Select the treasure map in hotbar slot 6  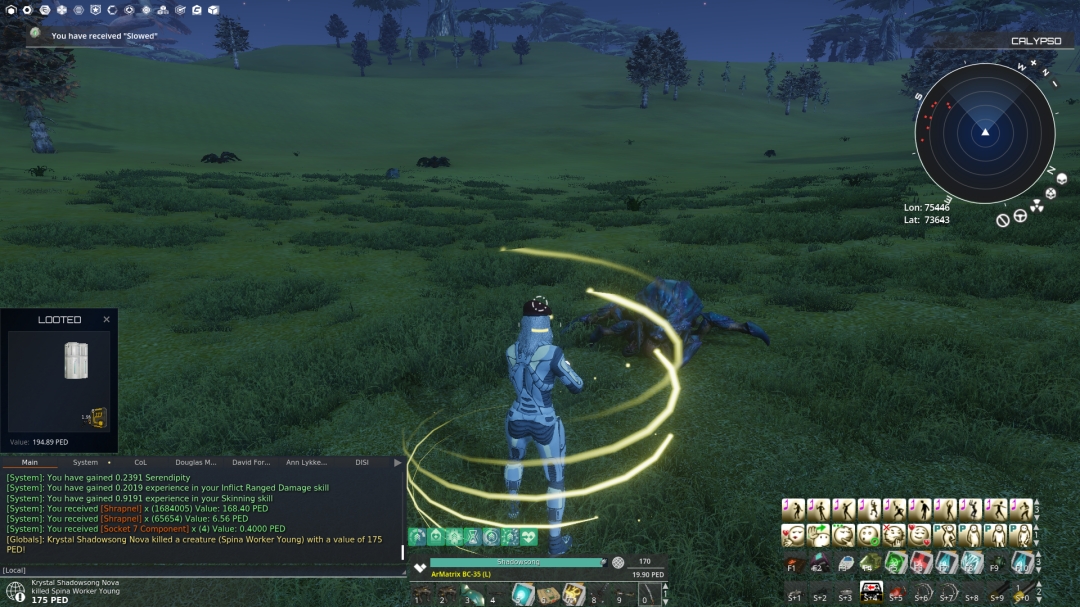point(547,594)
